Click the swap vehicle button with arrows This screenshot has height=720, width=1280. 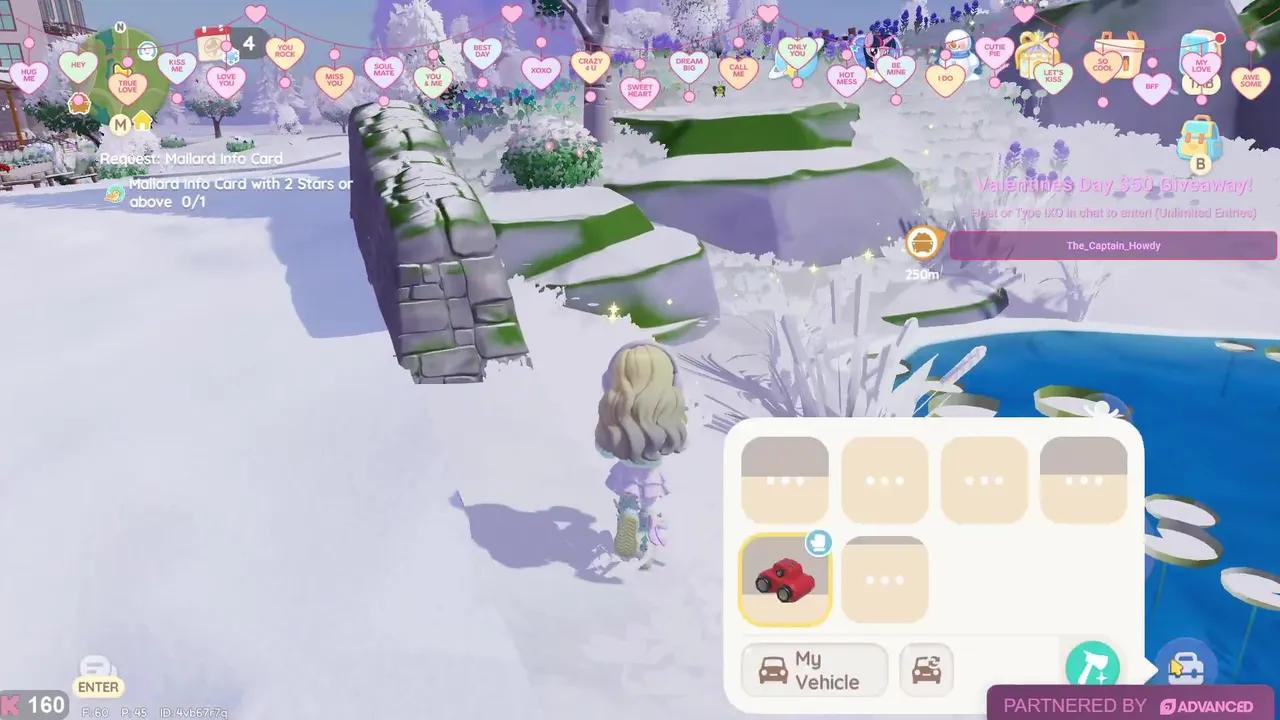click(926, 670)
